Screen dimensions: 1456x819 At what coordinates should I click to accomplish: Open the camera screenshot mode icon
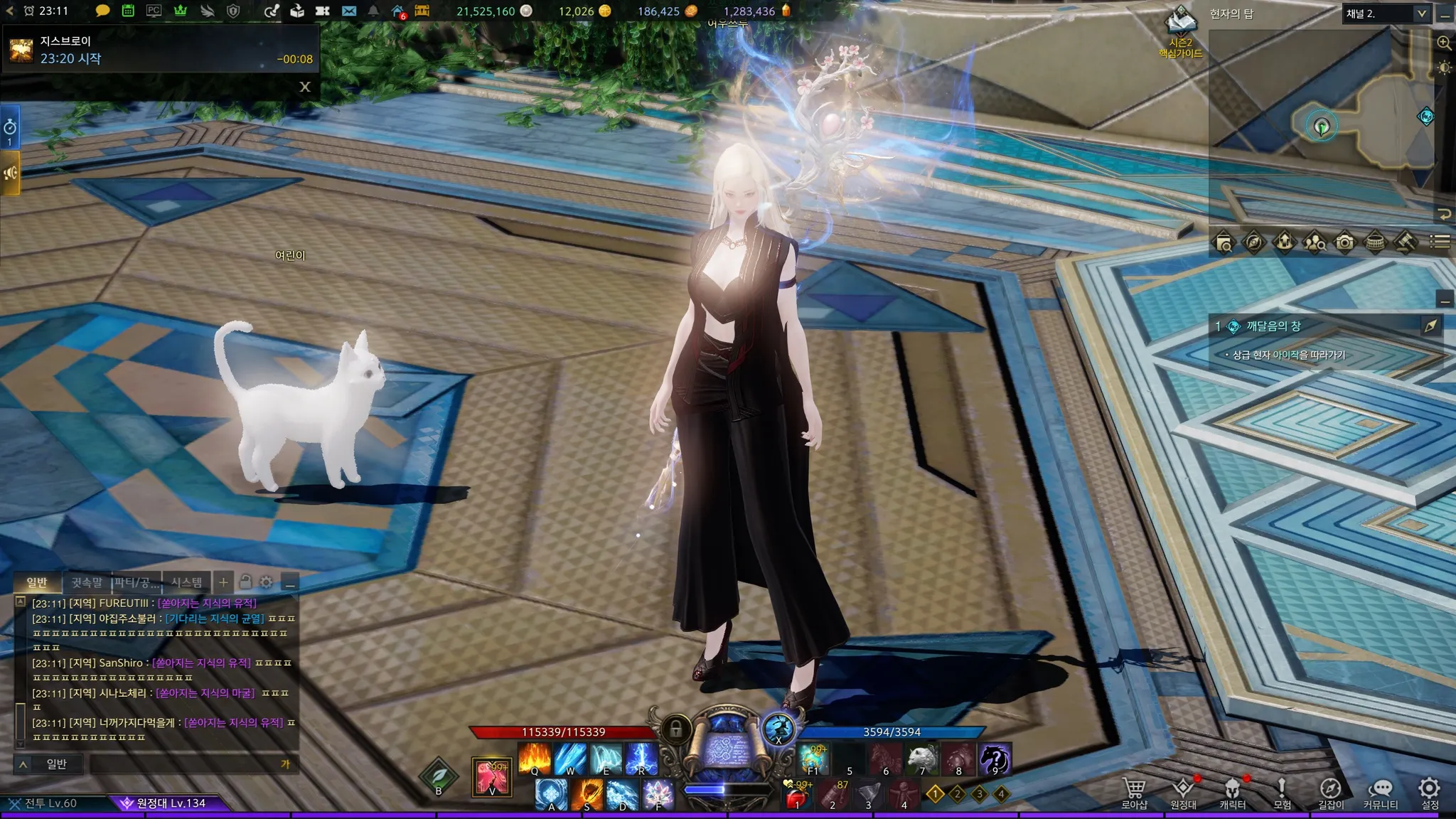point(1344,242)
